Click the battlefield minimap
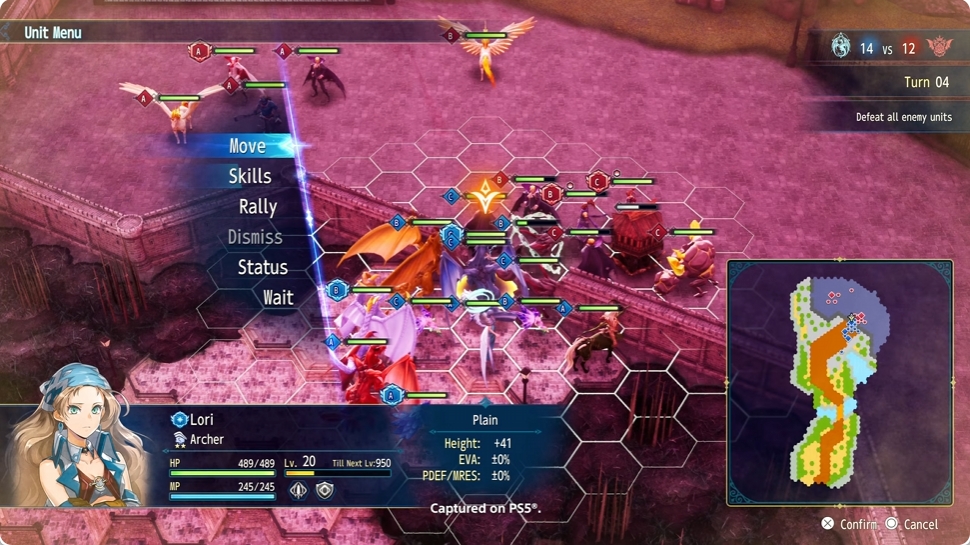This screenshot has height=545, width=970. (x=839, y=382)
